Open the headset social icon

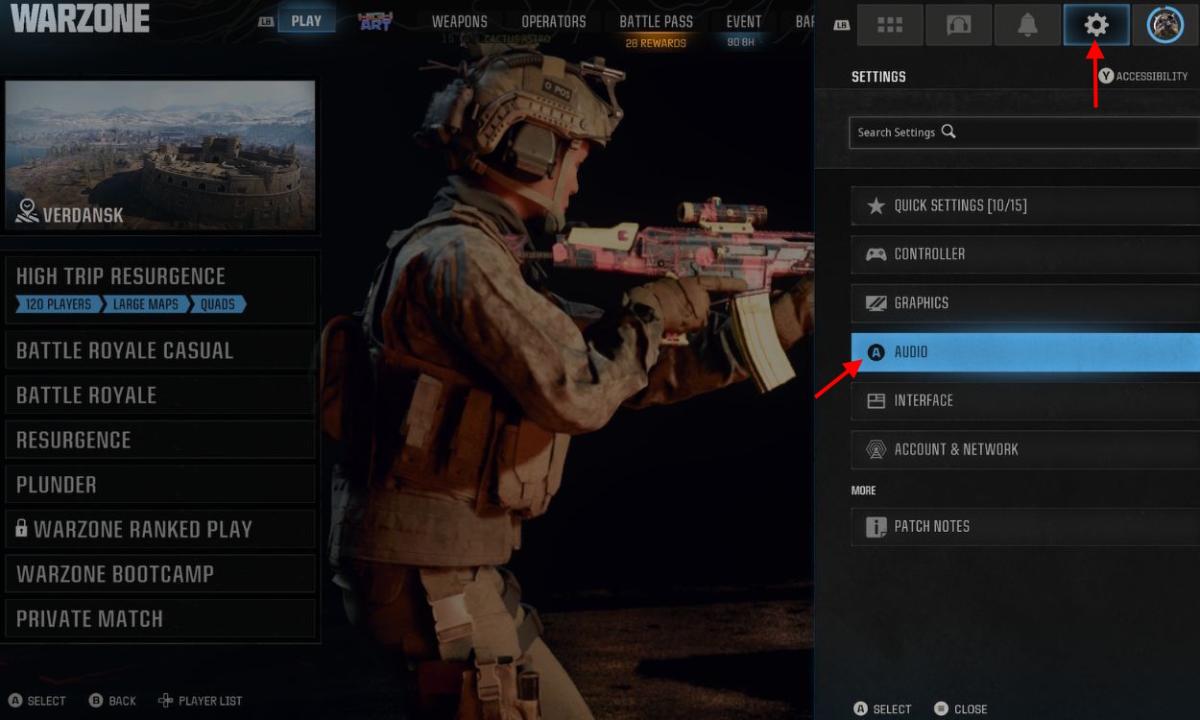coord(958,25)
